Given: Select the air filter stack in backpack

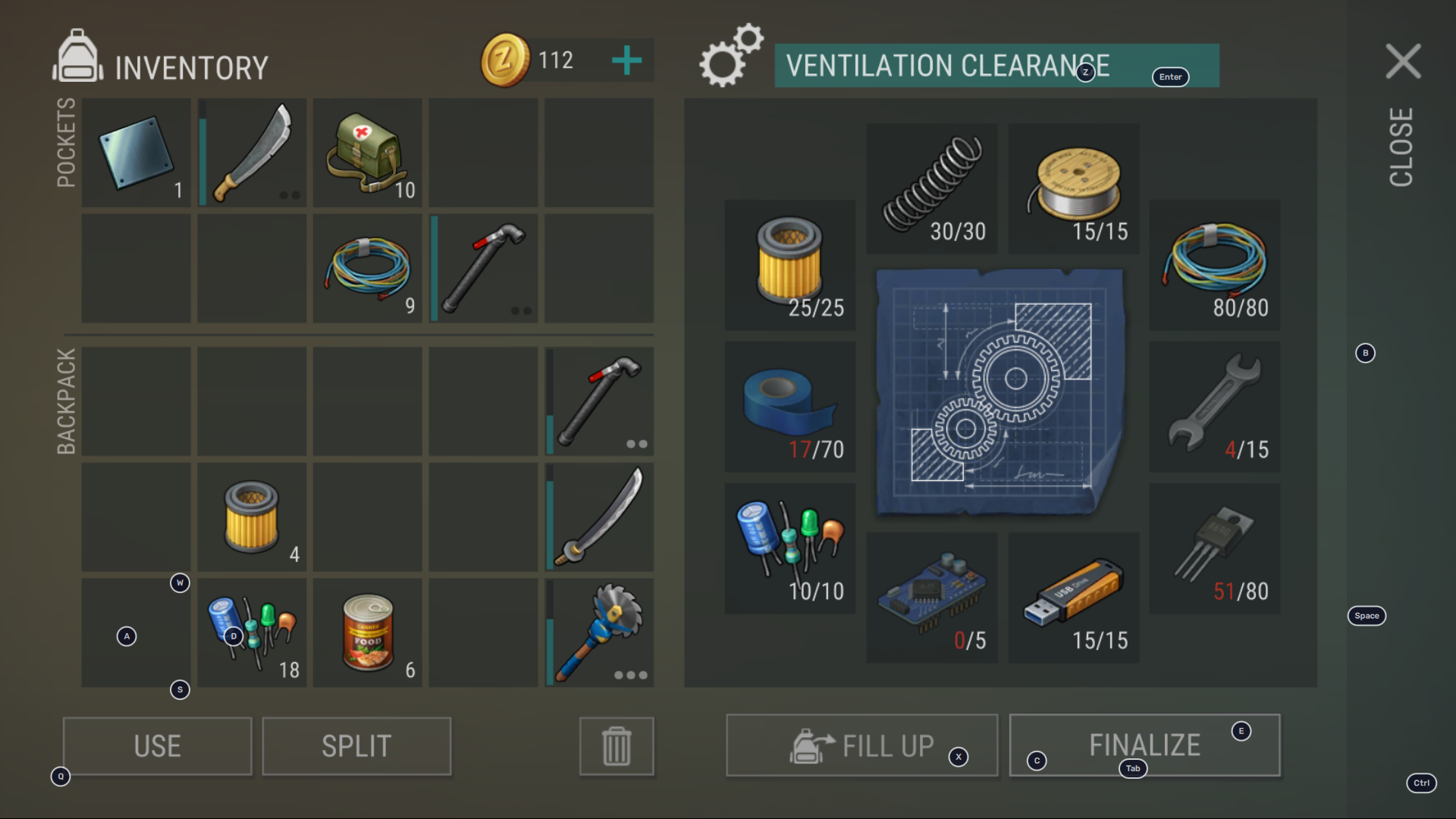Looking at the screenshot, I should click(253, 517).
